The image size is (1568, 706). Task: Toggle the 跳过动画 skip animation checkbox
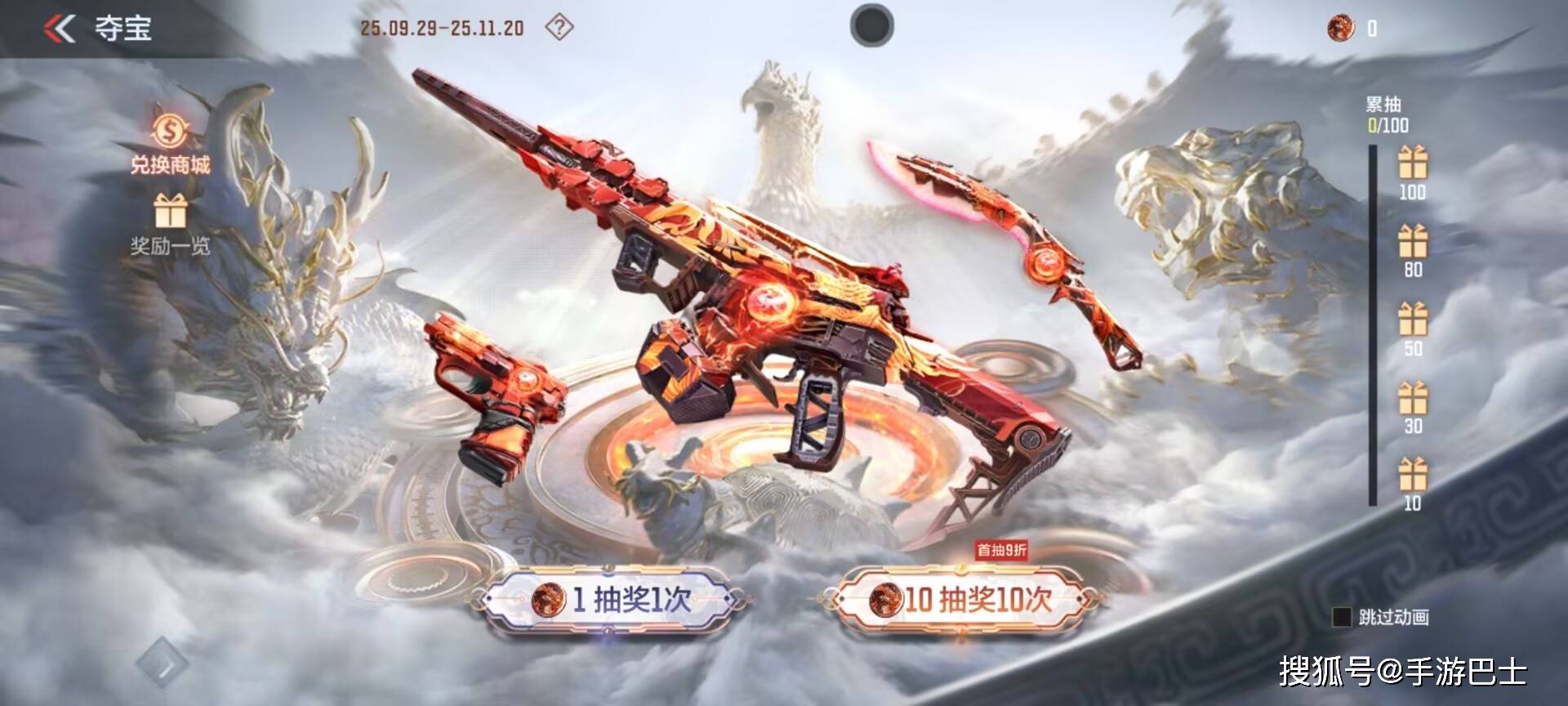(x=1341, y=617)
